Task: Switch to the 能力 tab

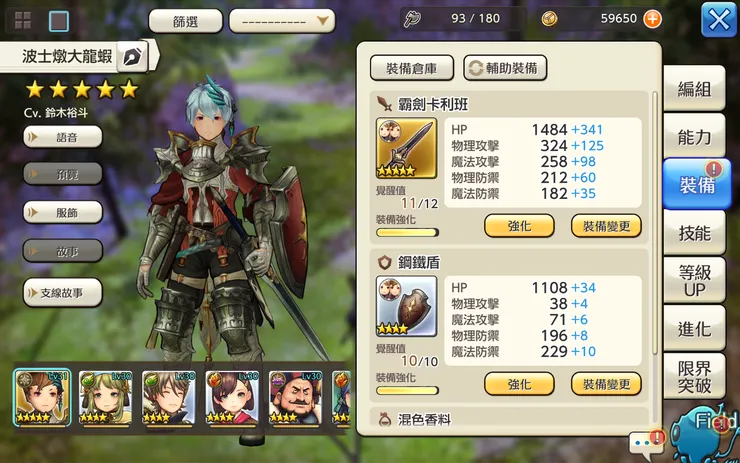Action: point(694,137)
